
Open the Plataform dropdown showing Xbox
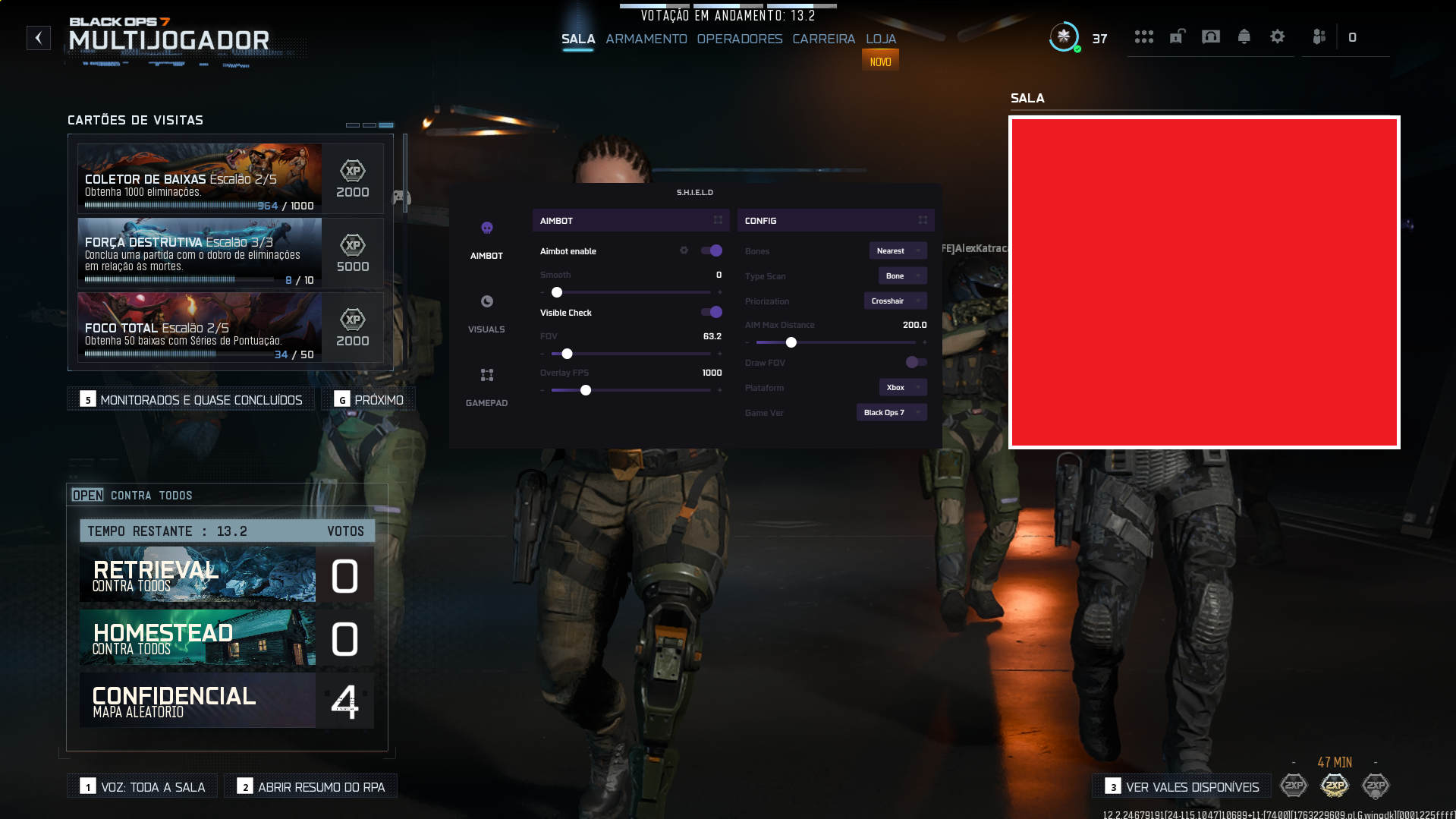pyautogui.click(x=902, y=387)
